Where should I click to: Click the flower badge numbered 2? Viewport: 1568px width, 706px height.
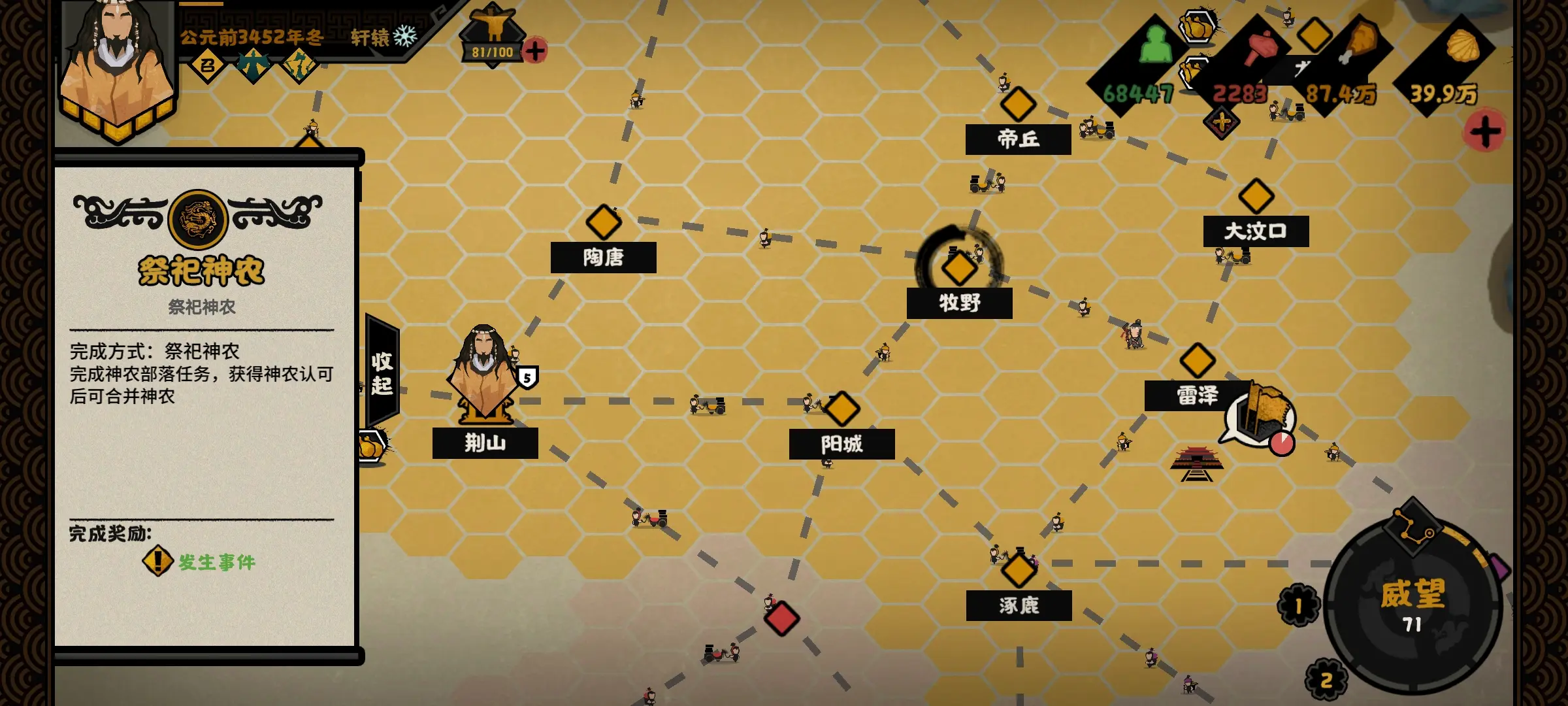pos(1326,680)
